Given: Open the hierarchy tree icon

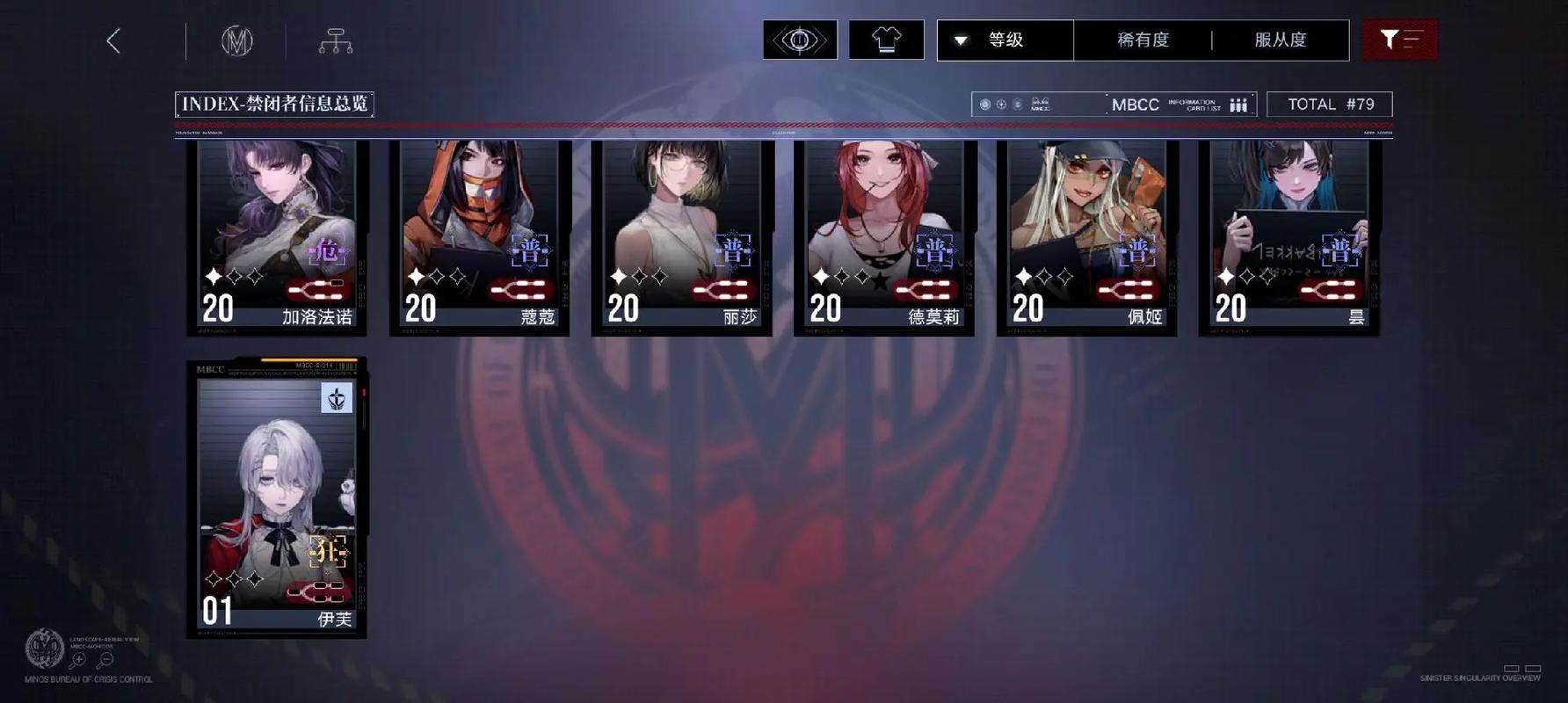Looking at the screenshot, I should (335, 40).
